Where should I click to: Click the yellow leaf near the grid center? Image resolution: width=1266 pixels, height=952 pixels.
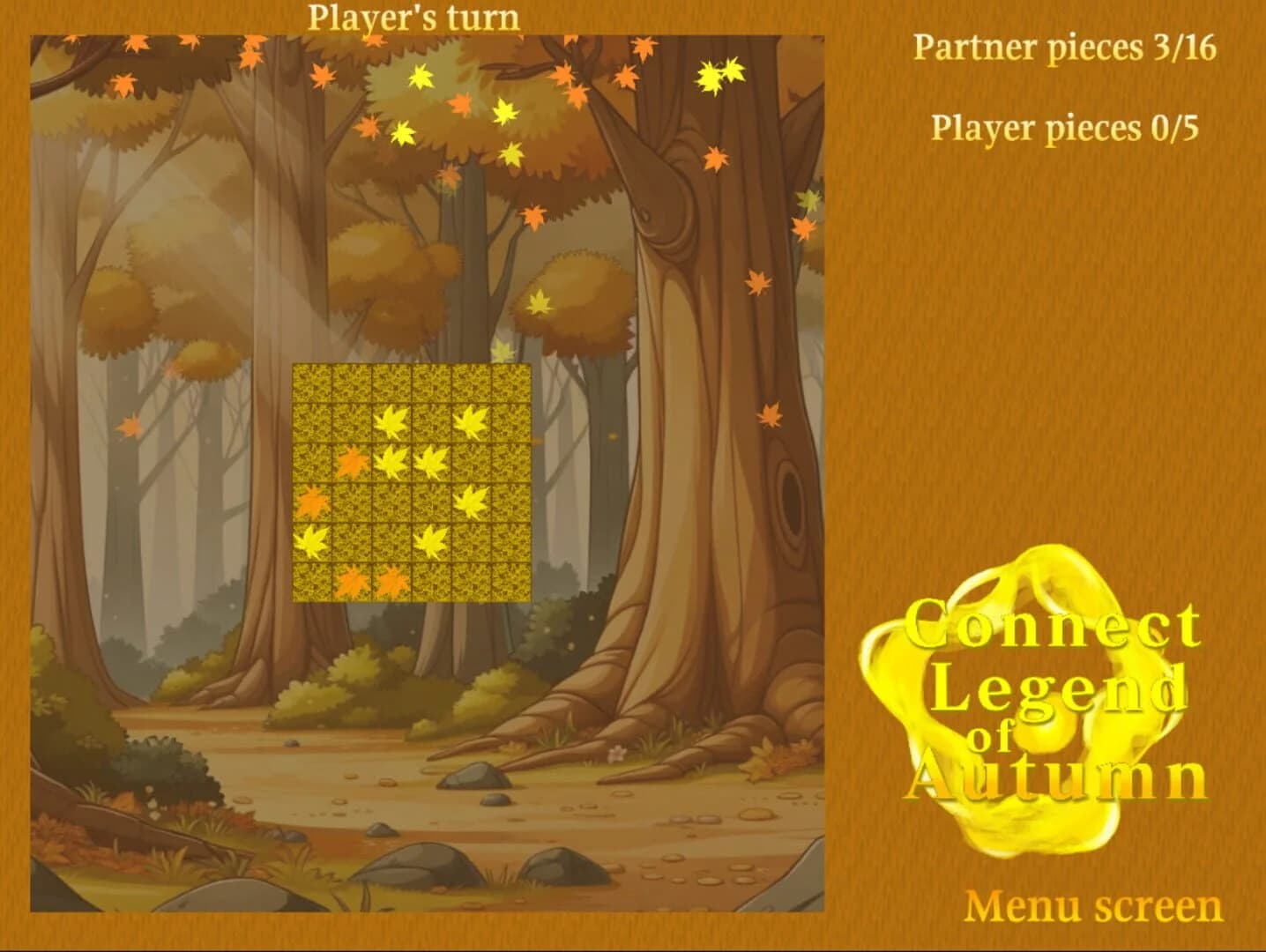pos(433,462)
